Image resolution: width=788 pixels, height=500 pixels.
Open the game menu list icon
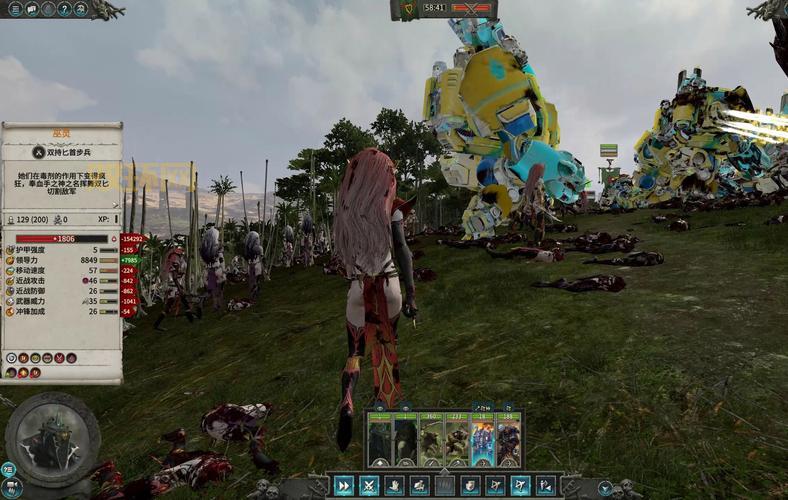point(15,9)
